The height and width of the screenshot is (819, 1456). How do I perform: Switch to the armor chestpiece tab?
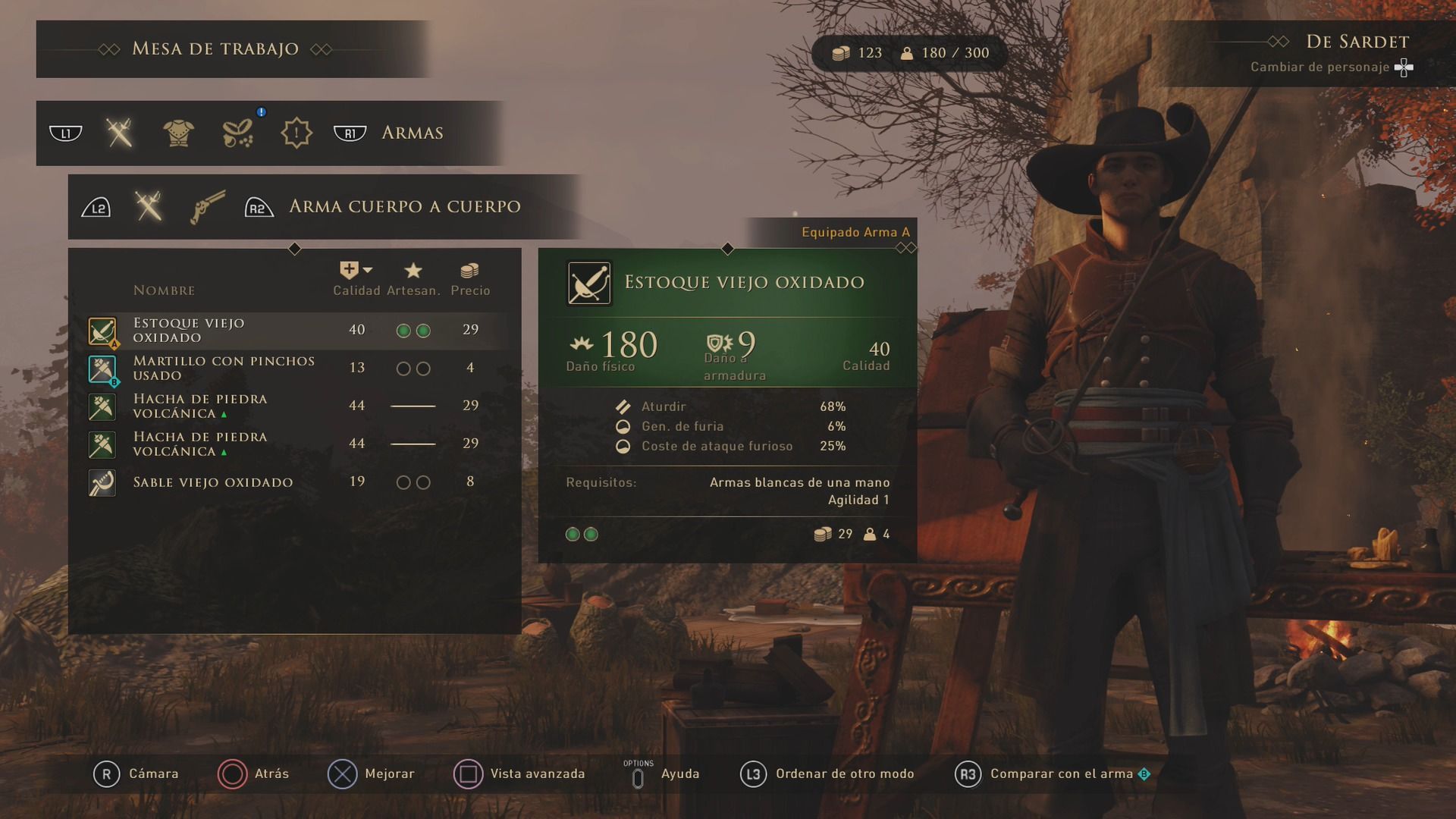(x=179, y=133)
